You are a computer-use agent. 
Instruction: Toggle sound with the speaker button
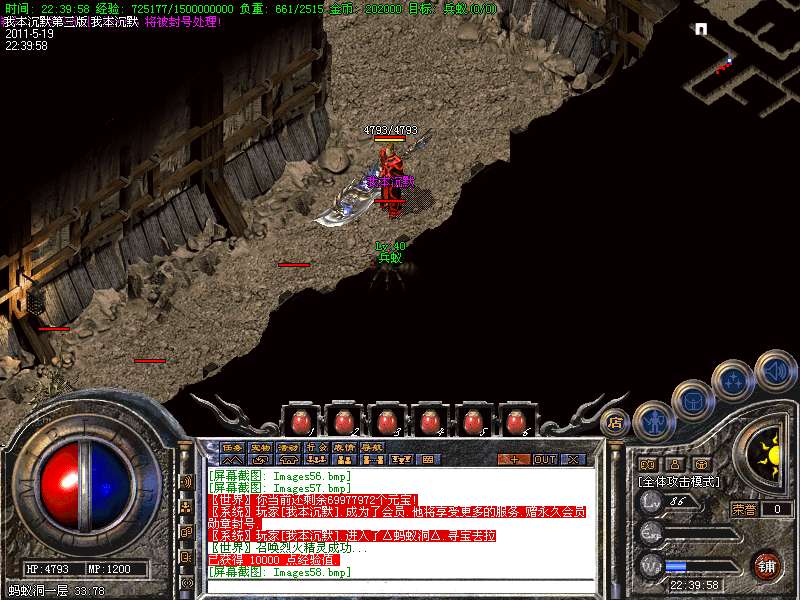(x=774, y=369)
